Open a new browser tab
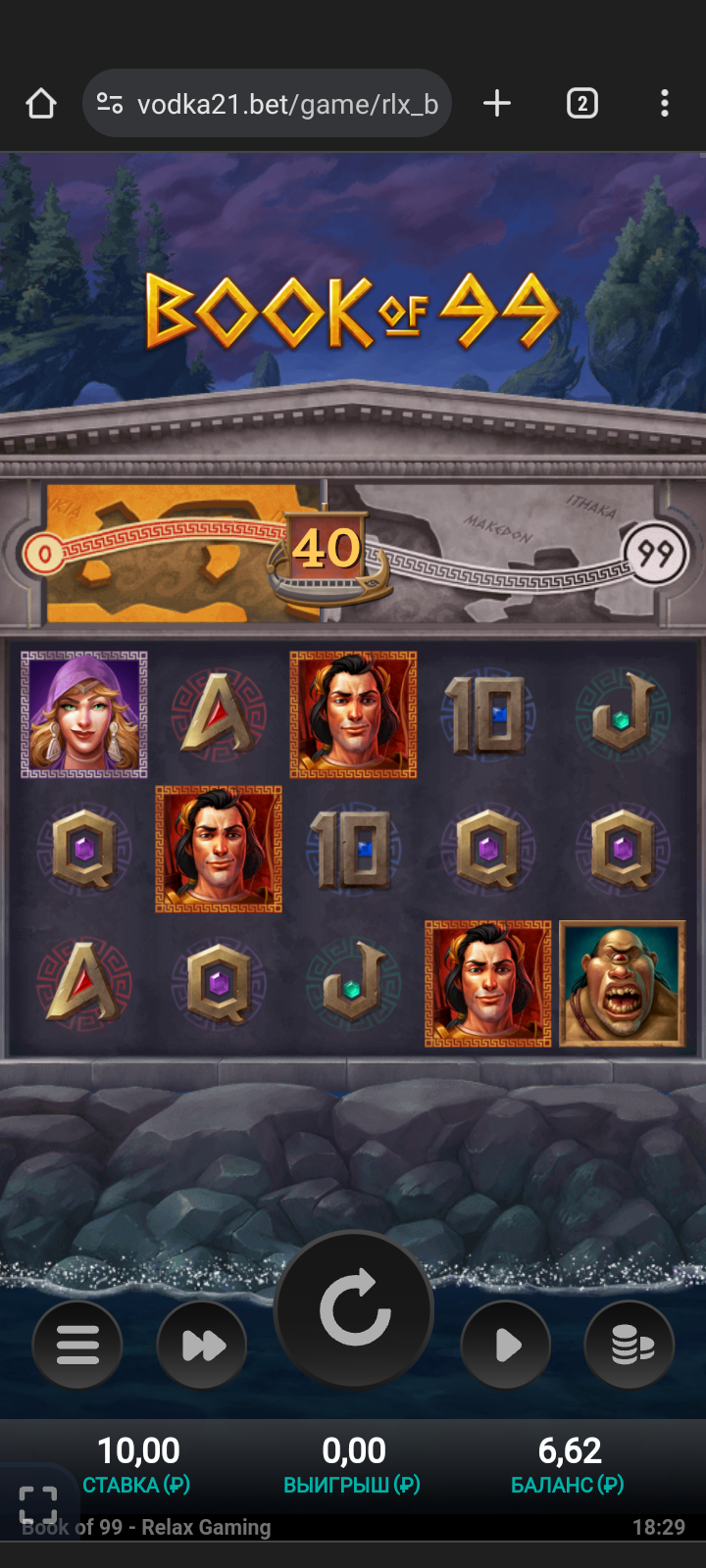 click(x=497, y=103)
